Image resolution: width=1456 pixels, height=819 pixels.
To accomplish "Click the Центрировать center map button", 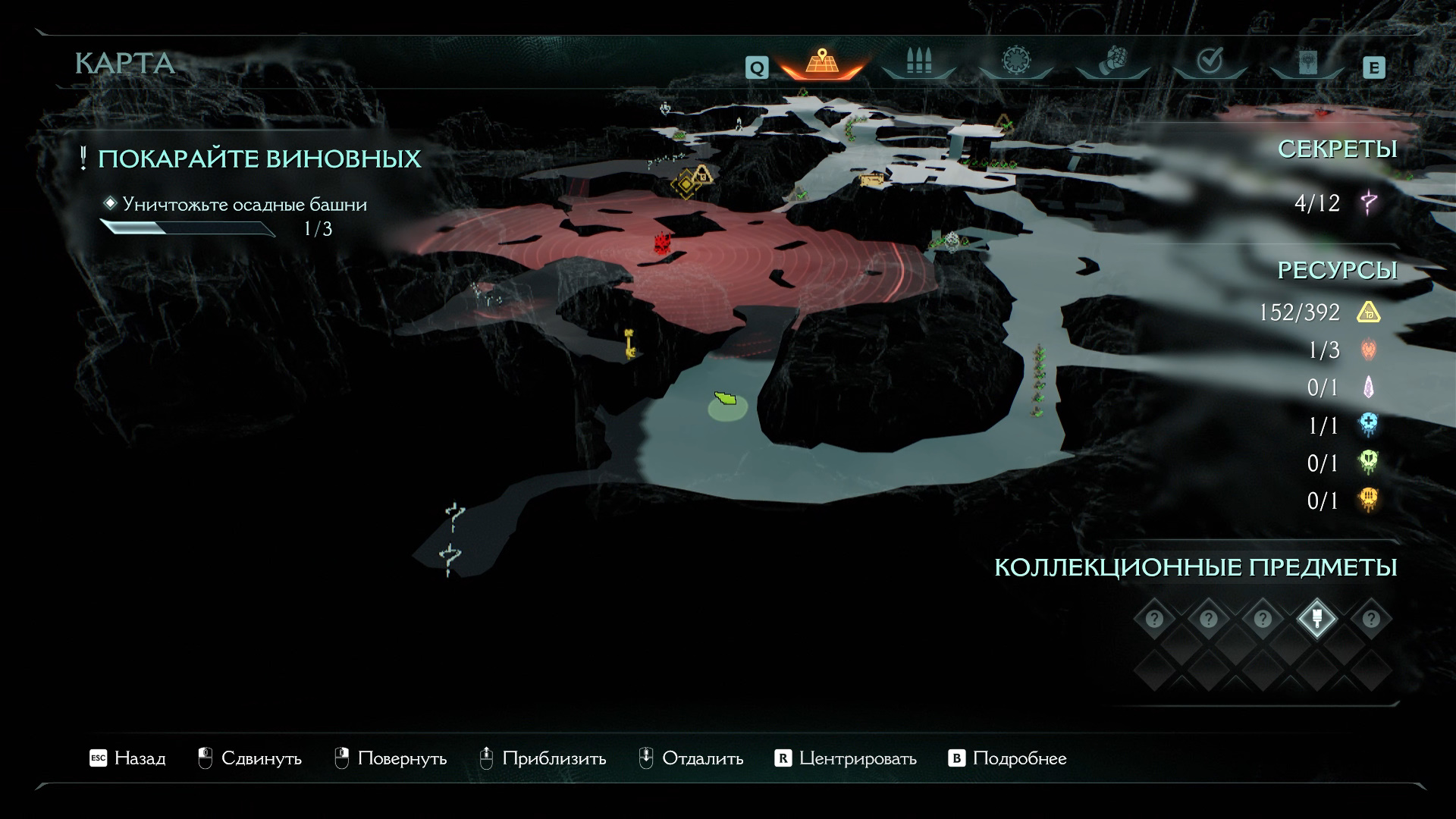I will coord(846,758).
